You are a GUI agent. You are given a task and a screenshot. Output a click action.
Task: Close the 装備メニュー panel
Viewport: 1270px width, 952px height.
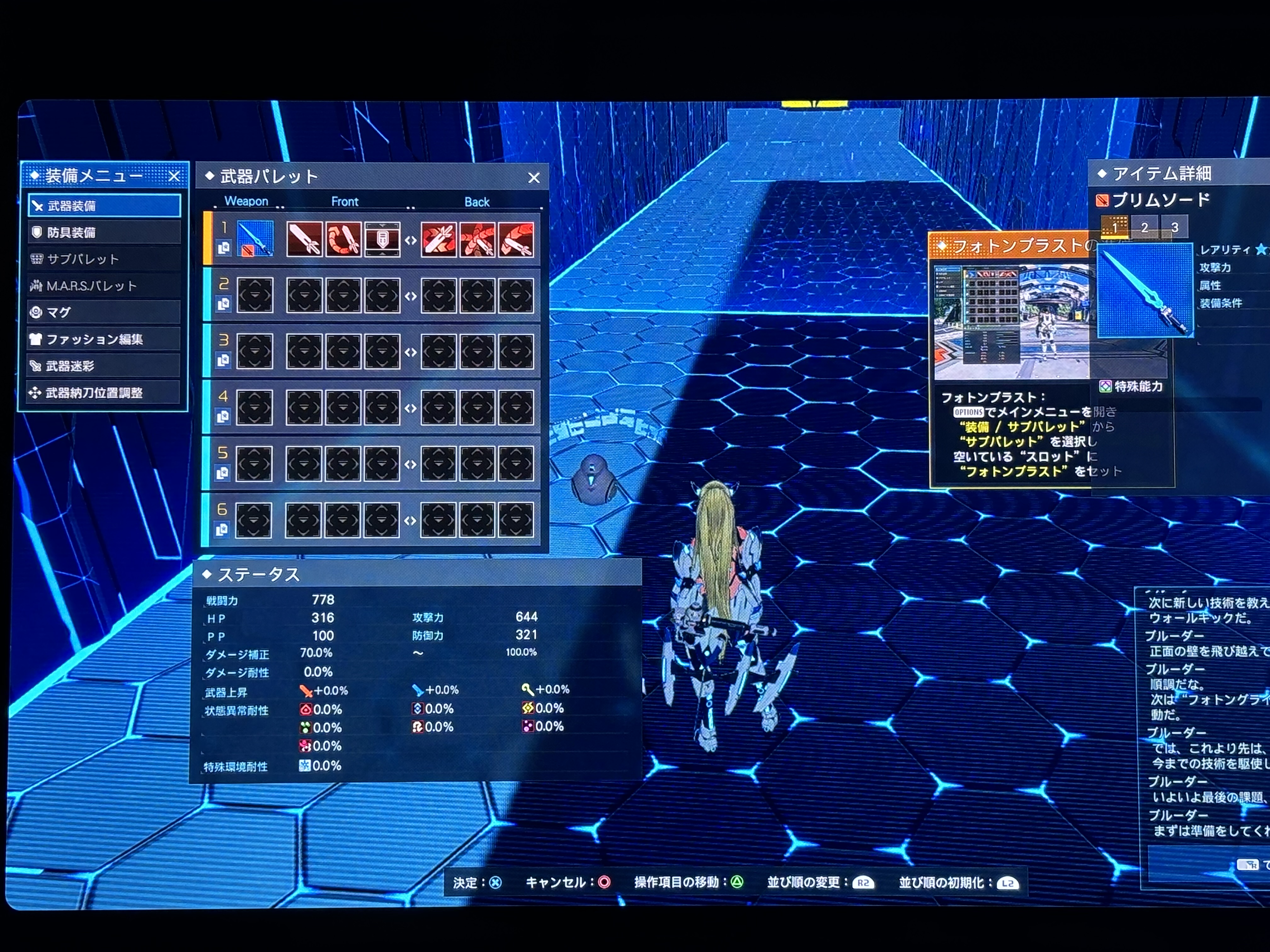174,176
